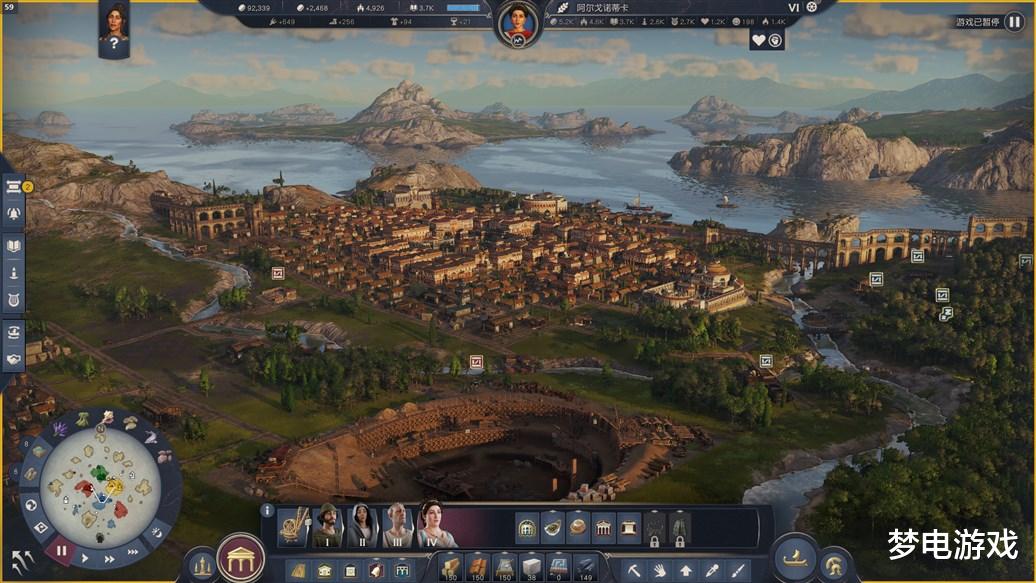Set game speed to triple fast-forward

pyautogui.click(x=132, y=551)
